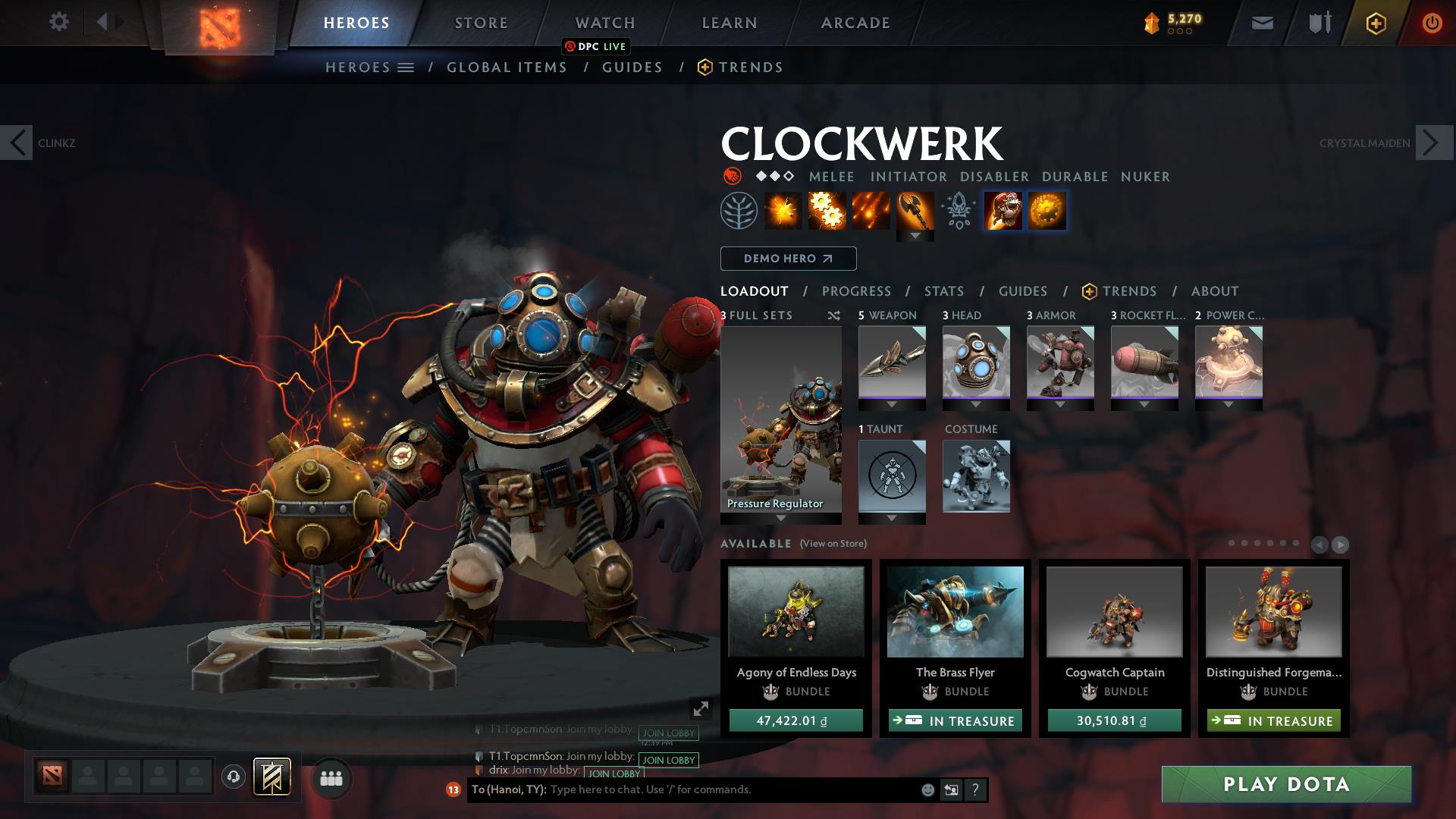Screen dimensions: 1456x819
Task: Click the armory shield-and-sword icon
Action: coord(1318,22)
